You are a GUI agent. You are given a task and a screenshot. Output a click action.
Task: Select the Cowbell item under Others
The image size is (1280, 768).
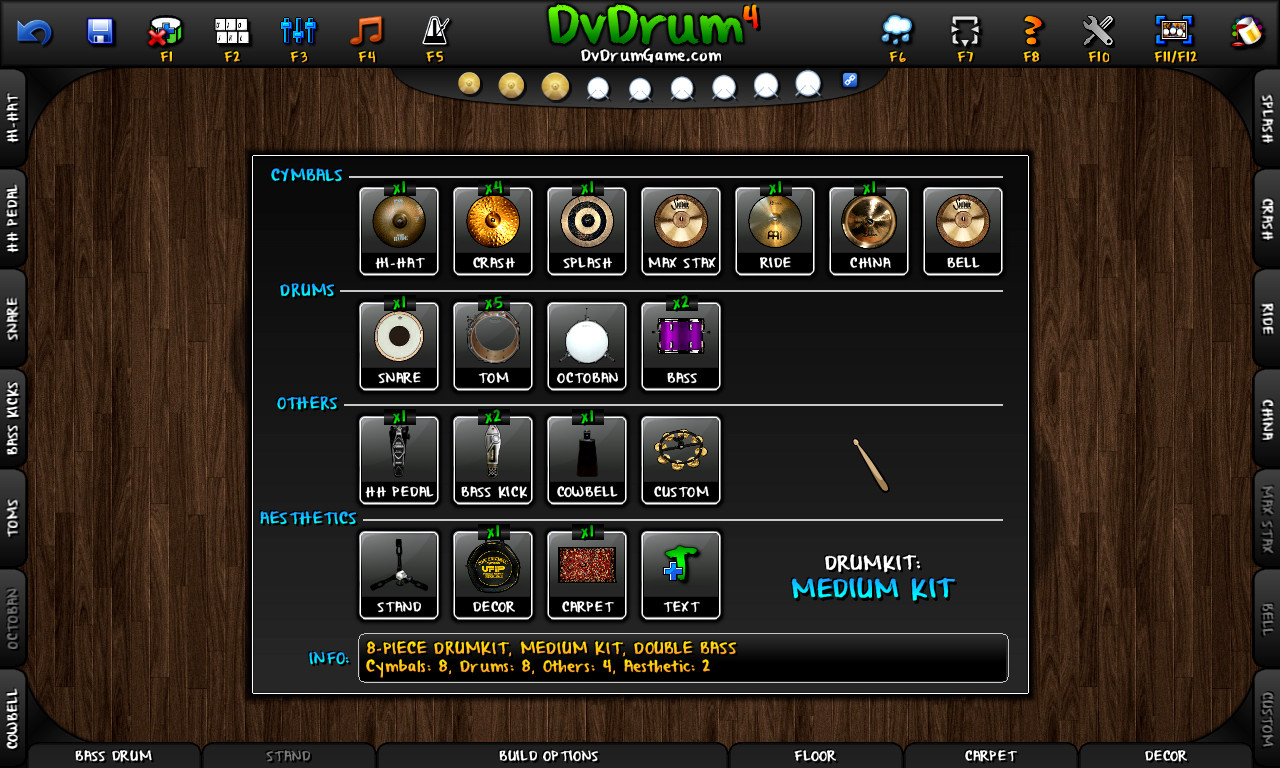click(587, 459)
